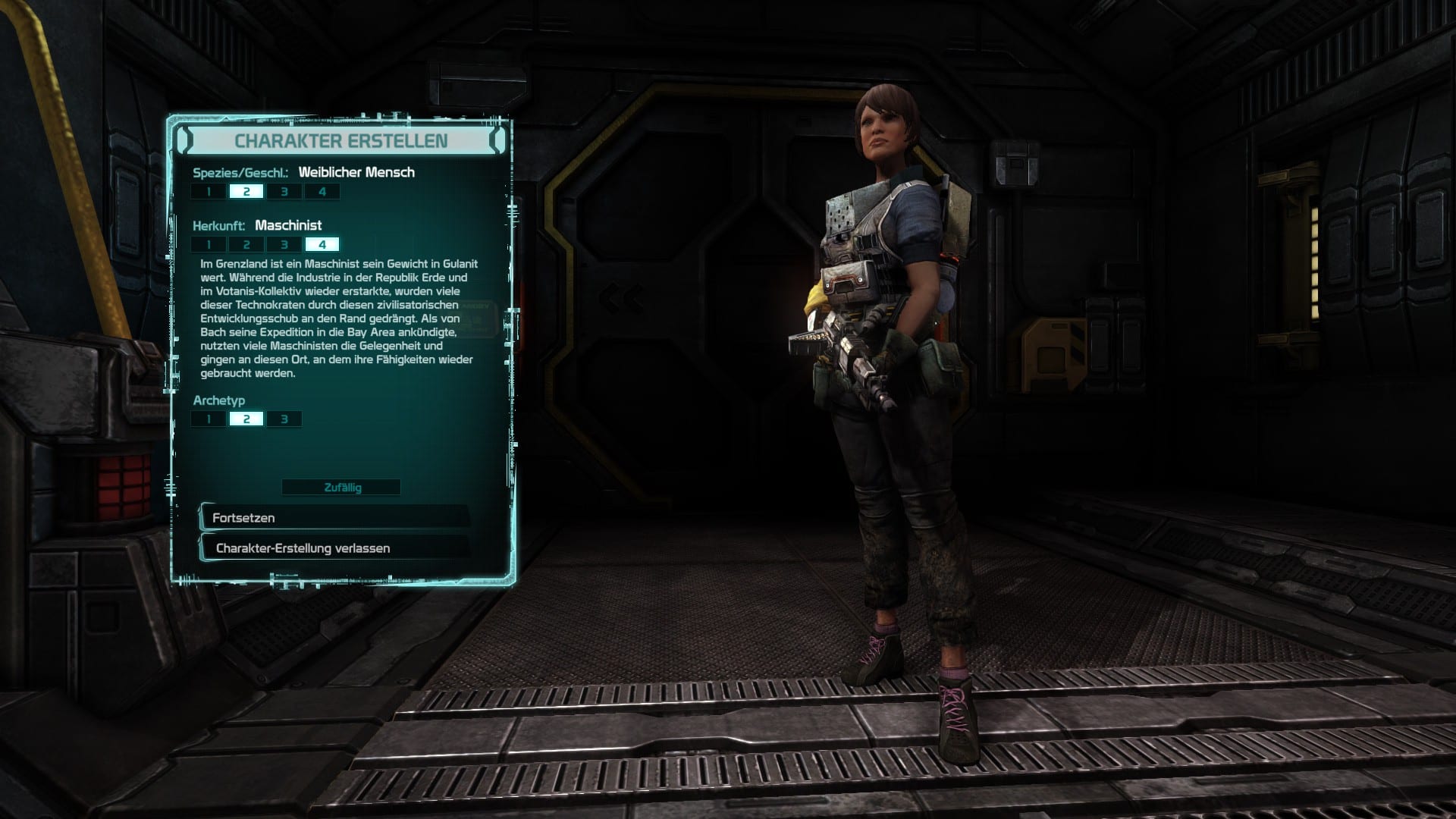Pick species/gender option 4
Screen dimensions: 1456x819
point(322,192)
